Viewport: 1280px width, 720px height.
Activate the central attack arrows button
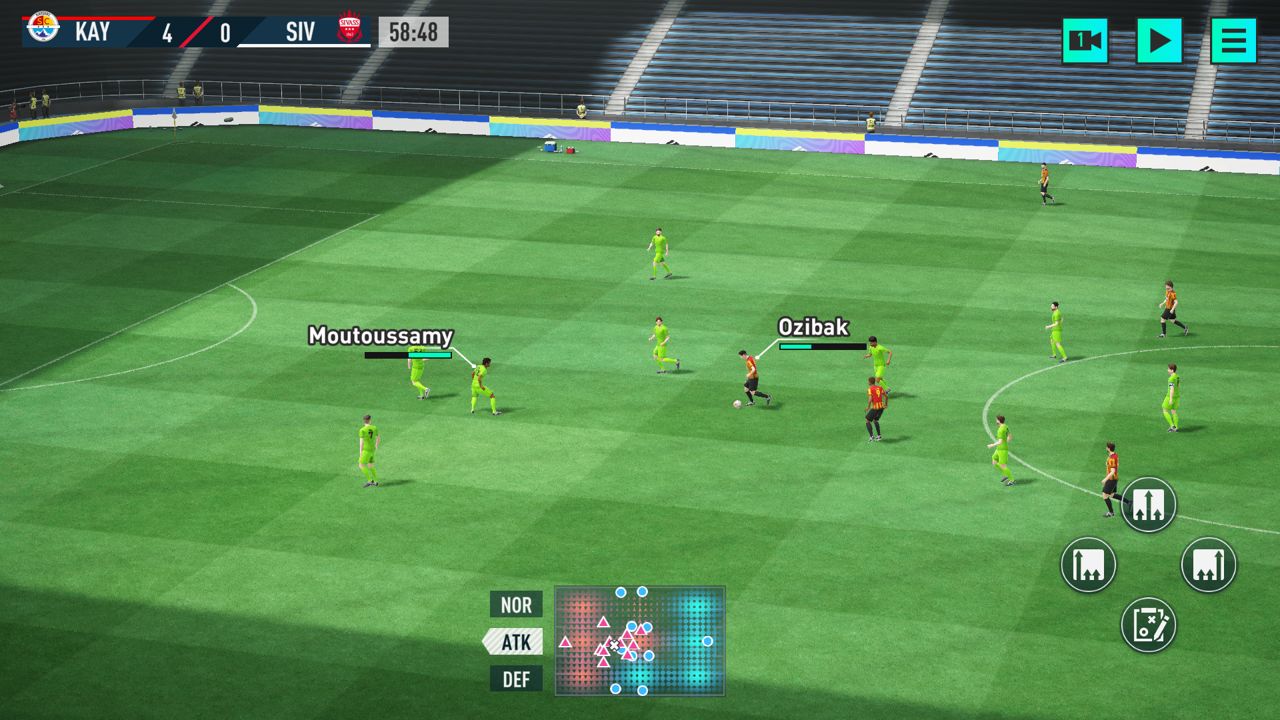[1148, 504]
